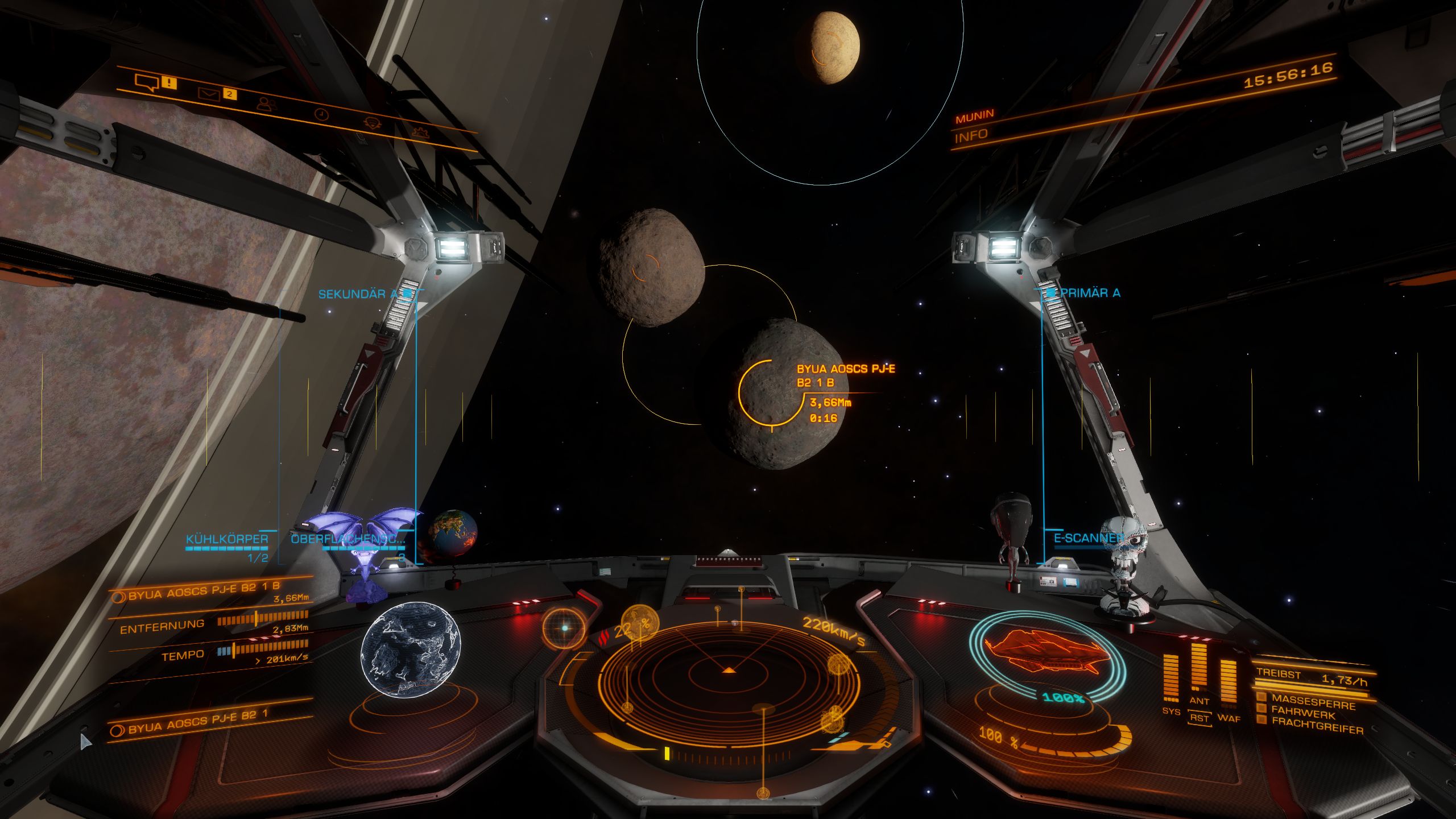Image resolution: width=1456 pixels, height=819 pixels.
Task: Open the squadron shield icon
Action: click(371, 123)
